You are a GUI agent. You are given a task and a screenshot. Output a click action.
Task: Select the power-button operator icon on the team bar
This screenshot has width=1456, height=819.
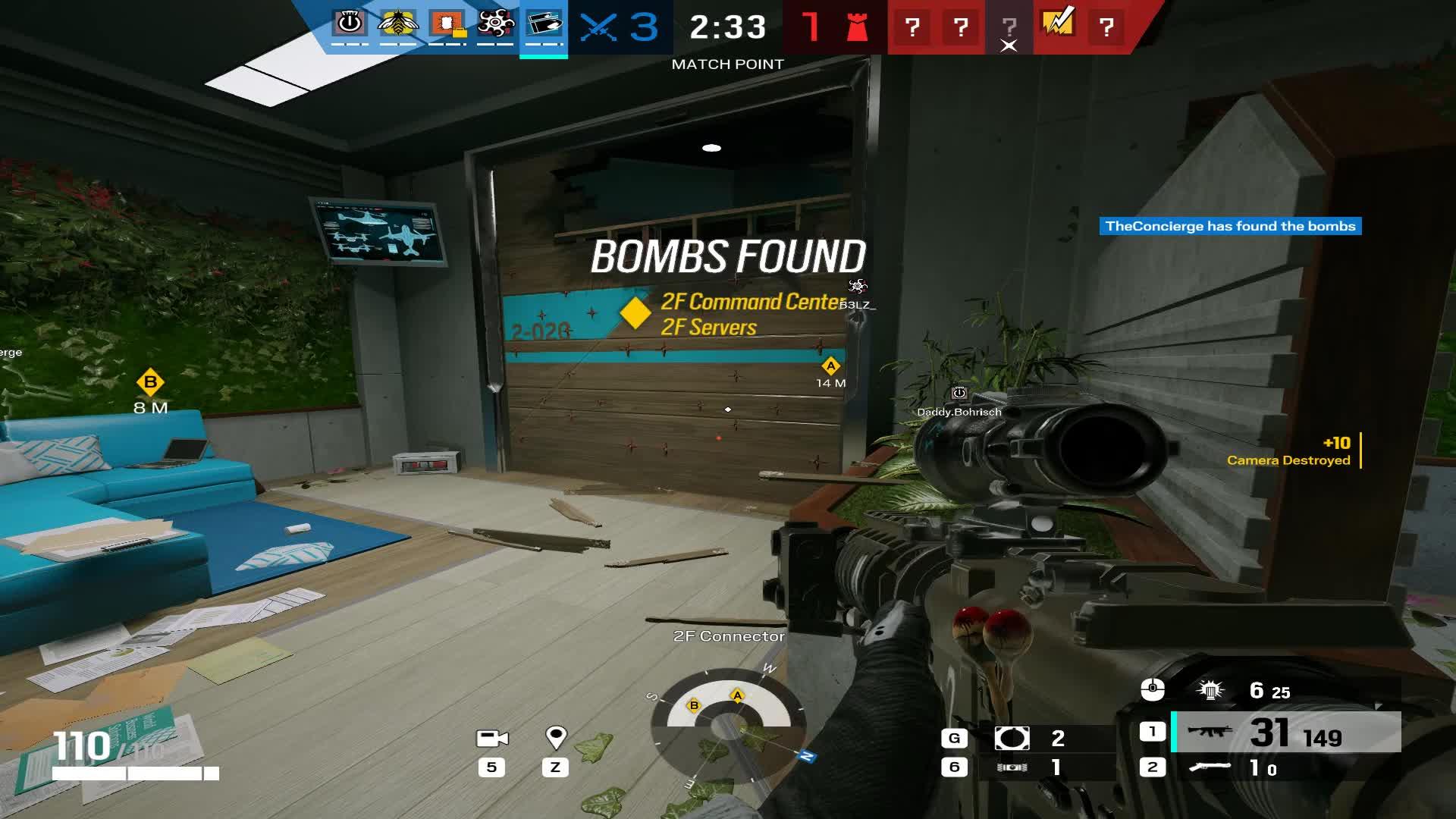[350, 24]
